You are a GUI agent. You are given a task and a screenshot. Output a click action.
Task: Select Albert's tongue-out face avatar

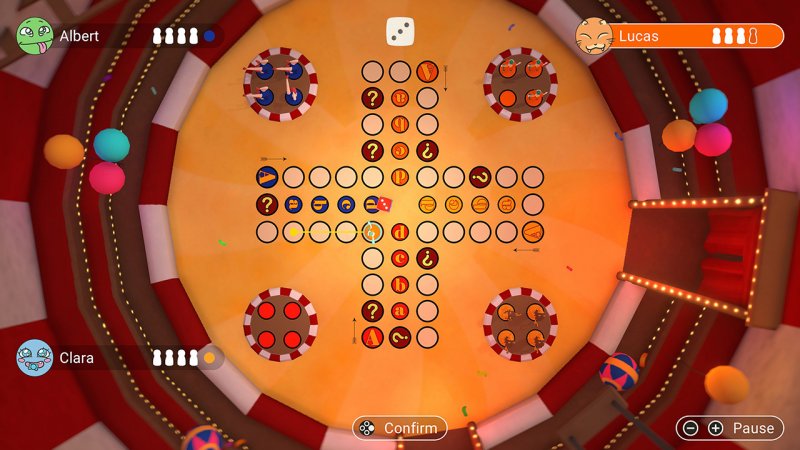coord(35,36)
